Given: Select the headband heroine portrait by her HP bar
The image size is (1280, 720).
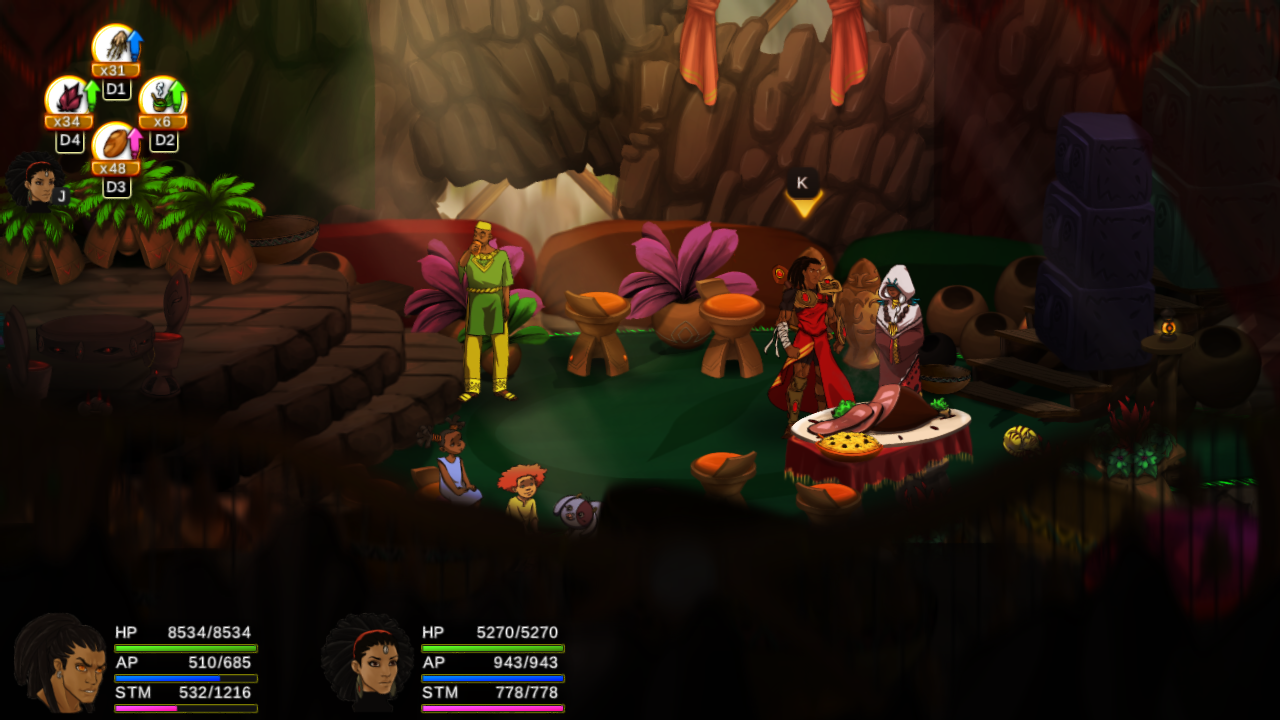Looking at the screenshot, I should pos(367,662).
